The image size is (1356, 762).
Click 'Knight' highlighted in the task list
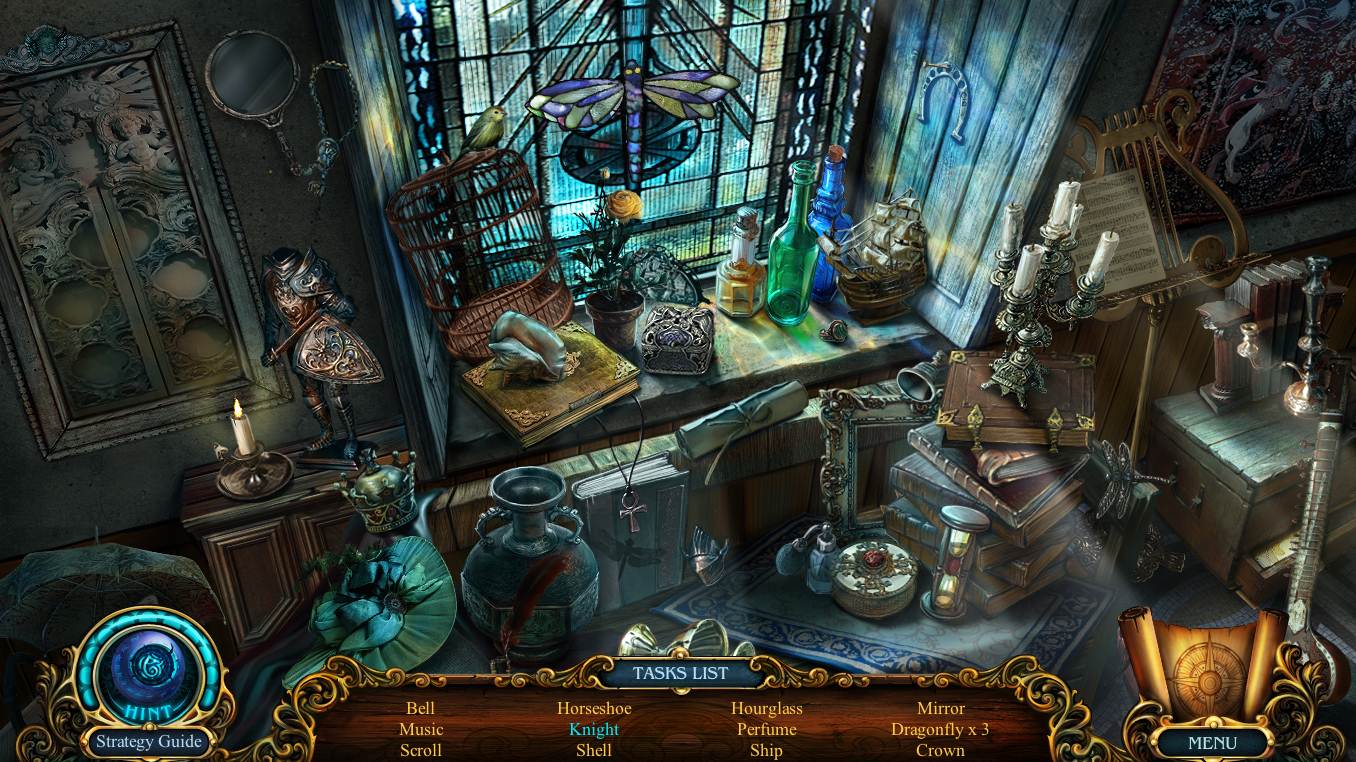tap(593, 729)
